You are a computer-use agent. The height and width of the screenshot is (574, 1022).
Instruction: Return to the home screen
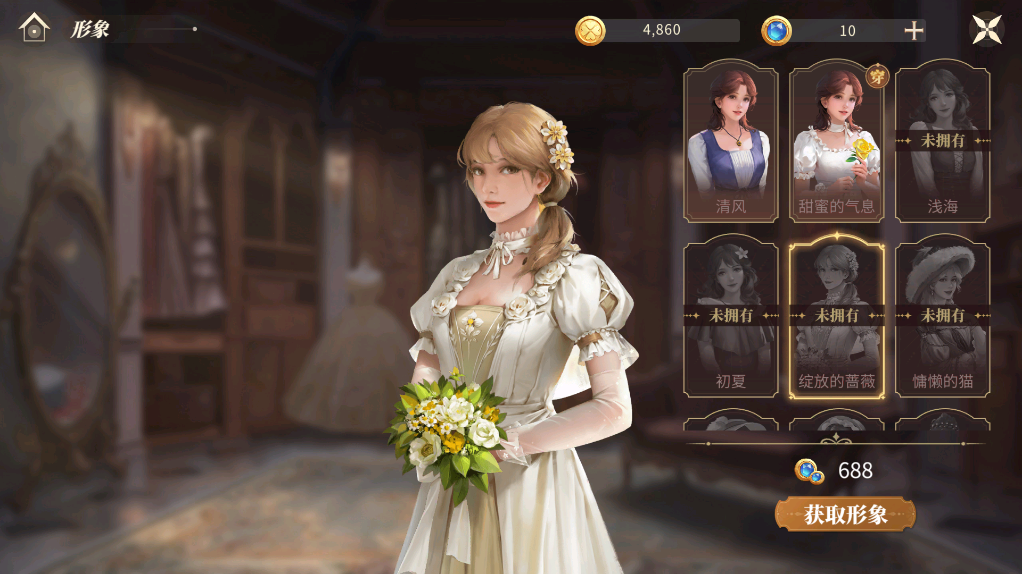click(34, 28)
